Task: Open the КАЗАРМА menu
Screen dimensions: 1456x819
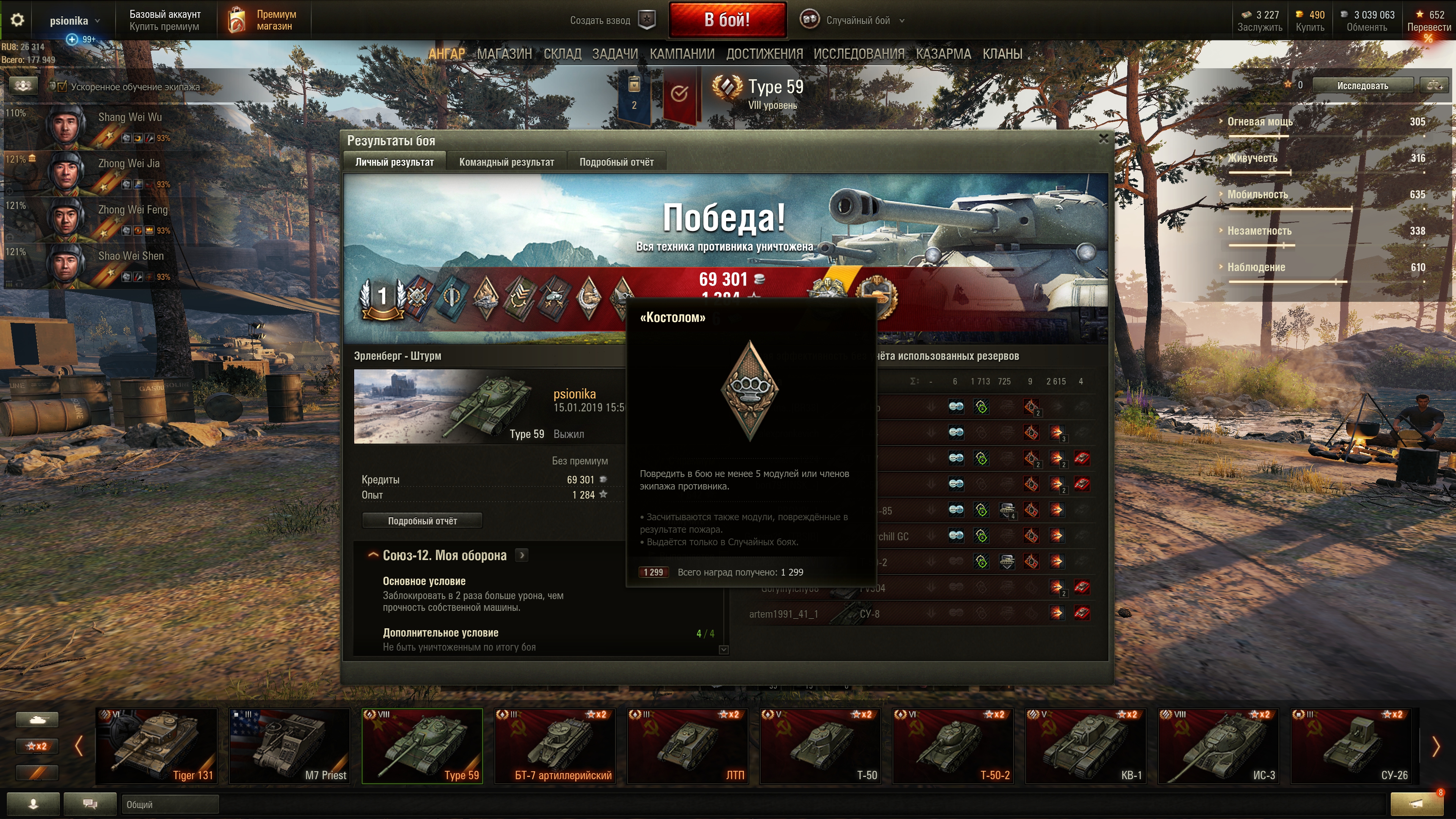Action: point(943,54)
